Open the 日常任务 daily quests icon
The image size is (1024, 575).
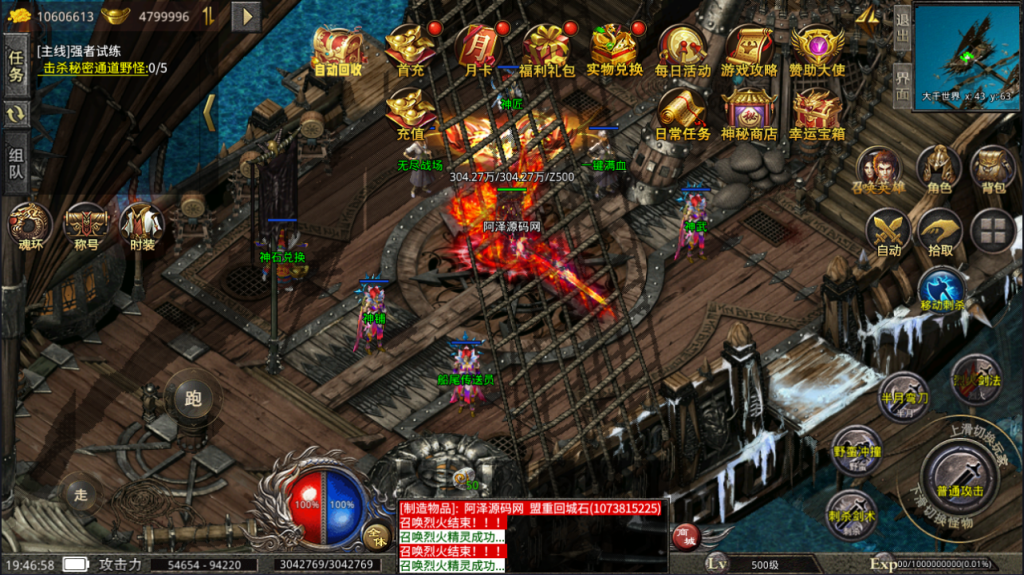683,112
